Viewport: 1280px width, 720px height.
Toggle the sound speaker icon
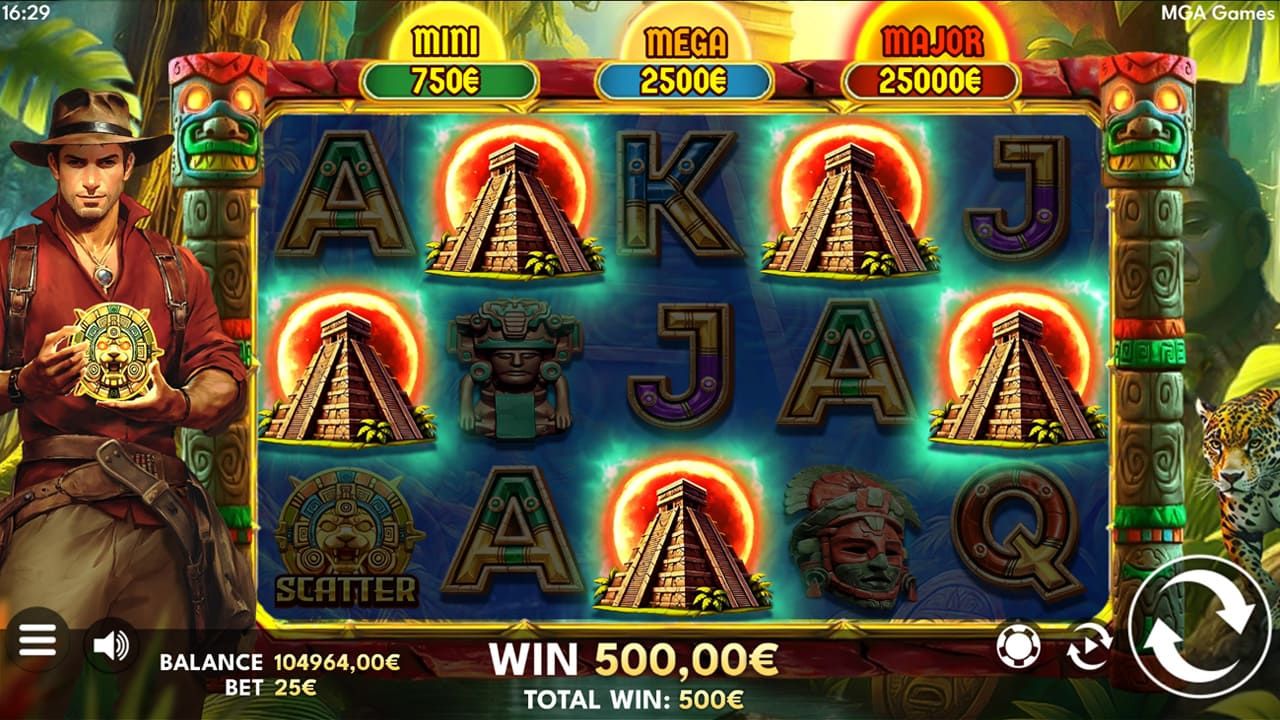[110, 646]
